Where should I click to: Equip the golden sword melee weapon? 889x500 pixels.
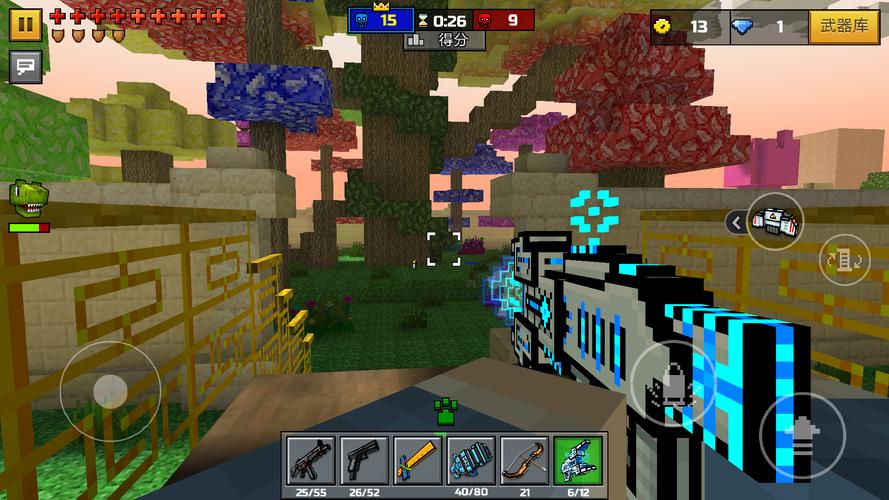click(417, 459)
